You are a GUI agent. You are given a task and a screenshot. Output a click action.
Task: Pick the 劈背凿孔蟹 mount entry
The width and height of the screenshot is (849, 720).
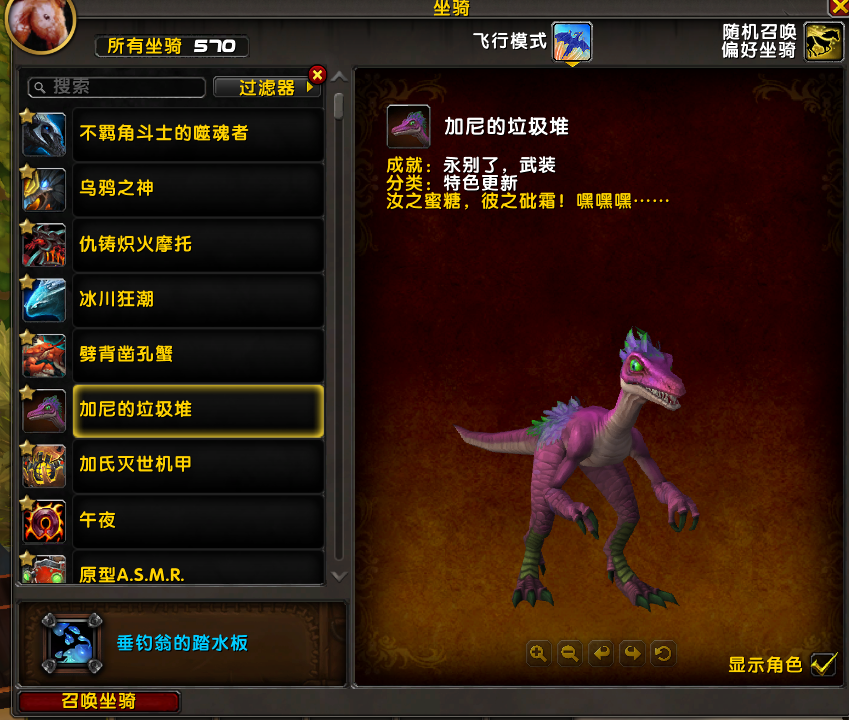pos(198,355)
